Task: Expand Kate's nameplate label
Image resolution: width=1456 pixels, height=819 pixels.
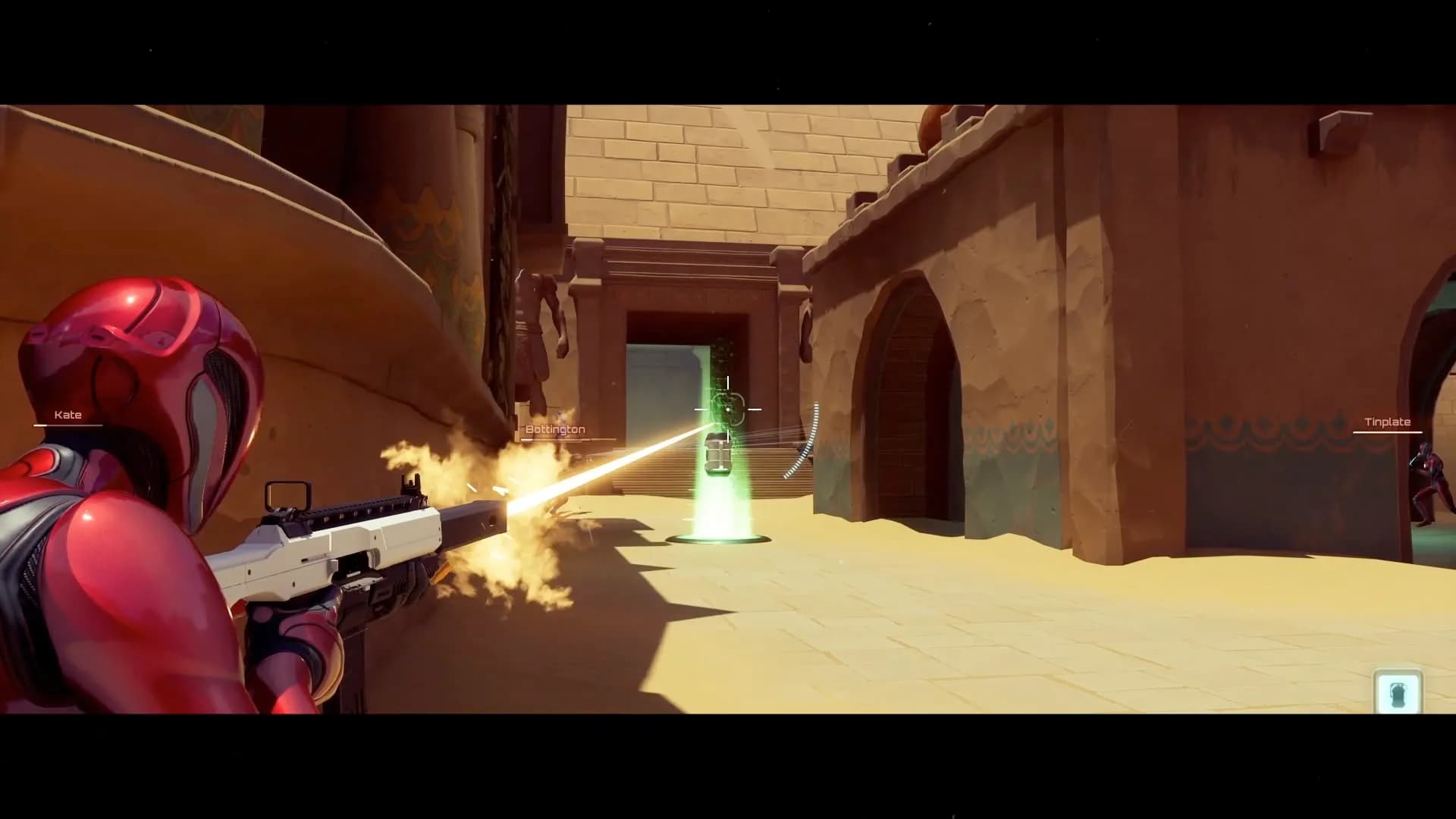Action: coord(69,415)
